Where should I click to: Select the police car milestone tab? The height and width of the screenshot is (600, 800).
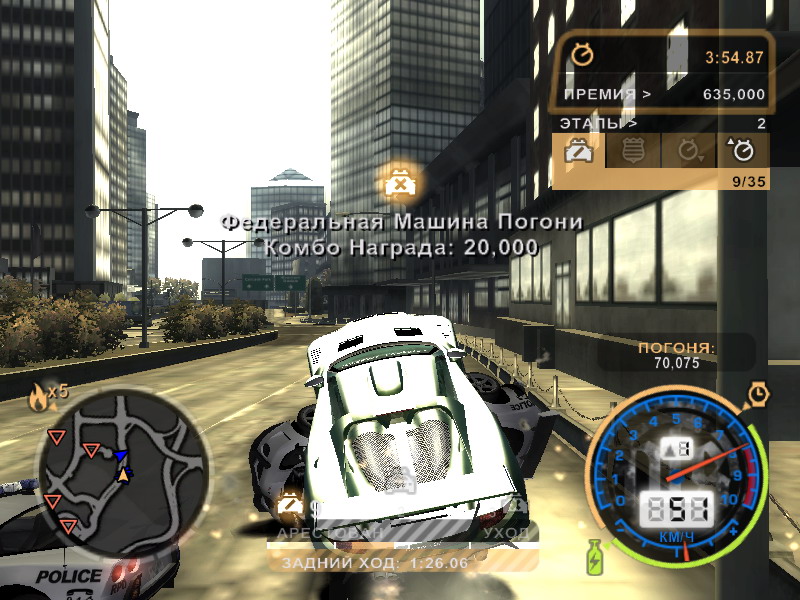tap(577, 151)
